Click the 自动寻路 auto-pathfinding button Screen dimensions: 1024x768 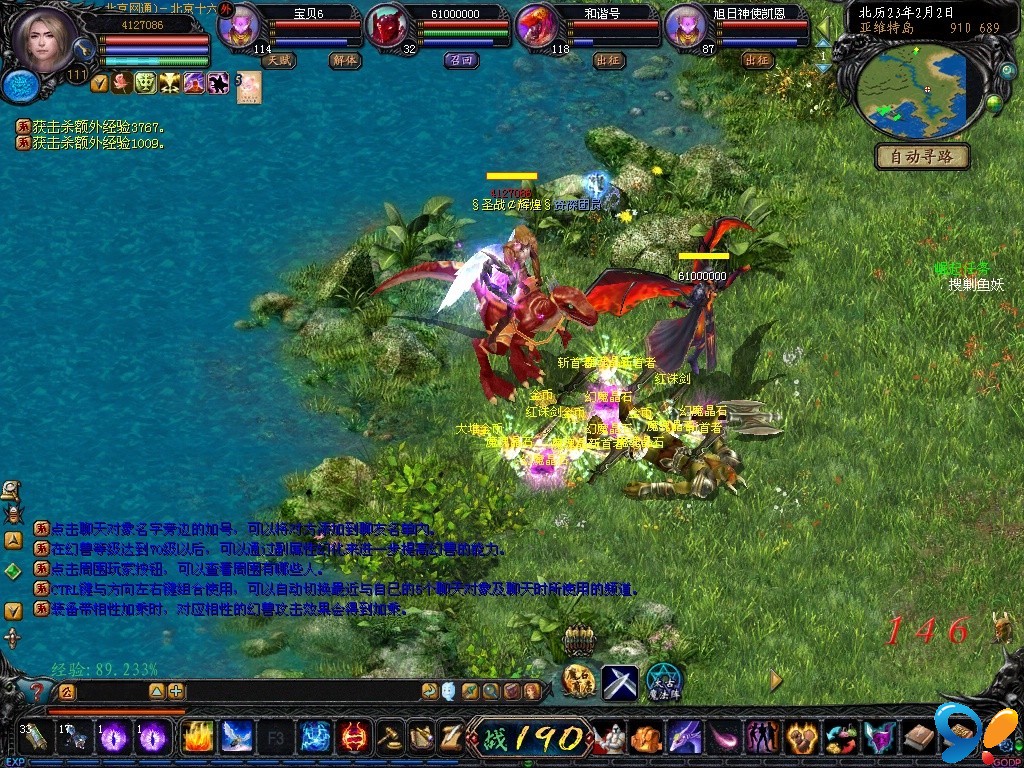click(922, 156)
